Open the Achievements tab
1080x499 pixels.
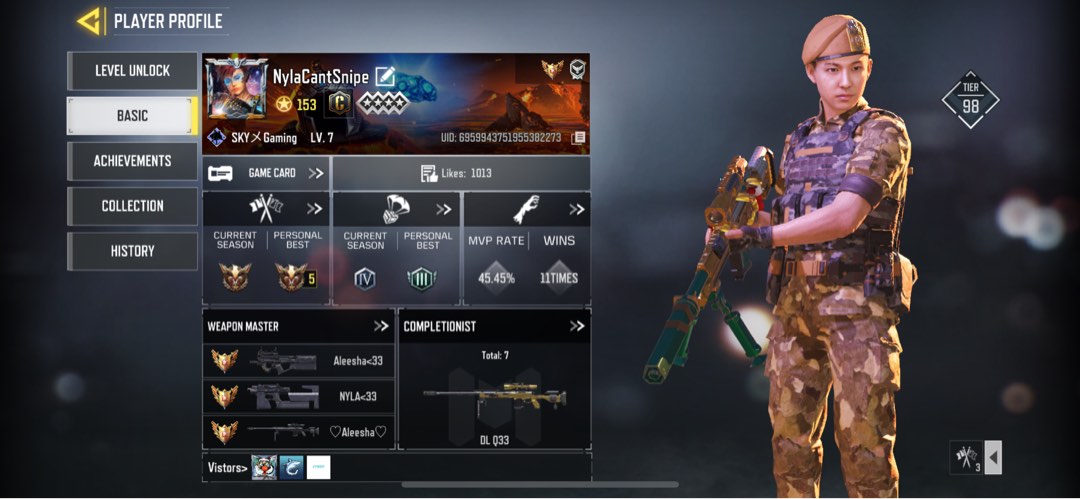[132, 161]
